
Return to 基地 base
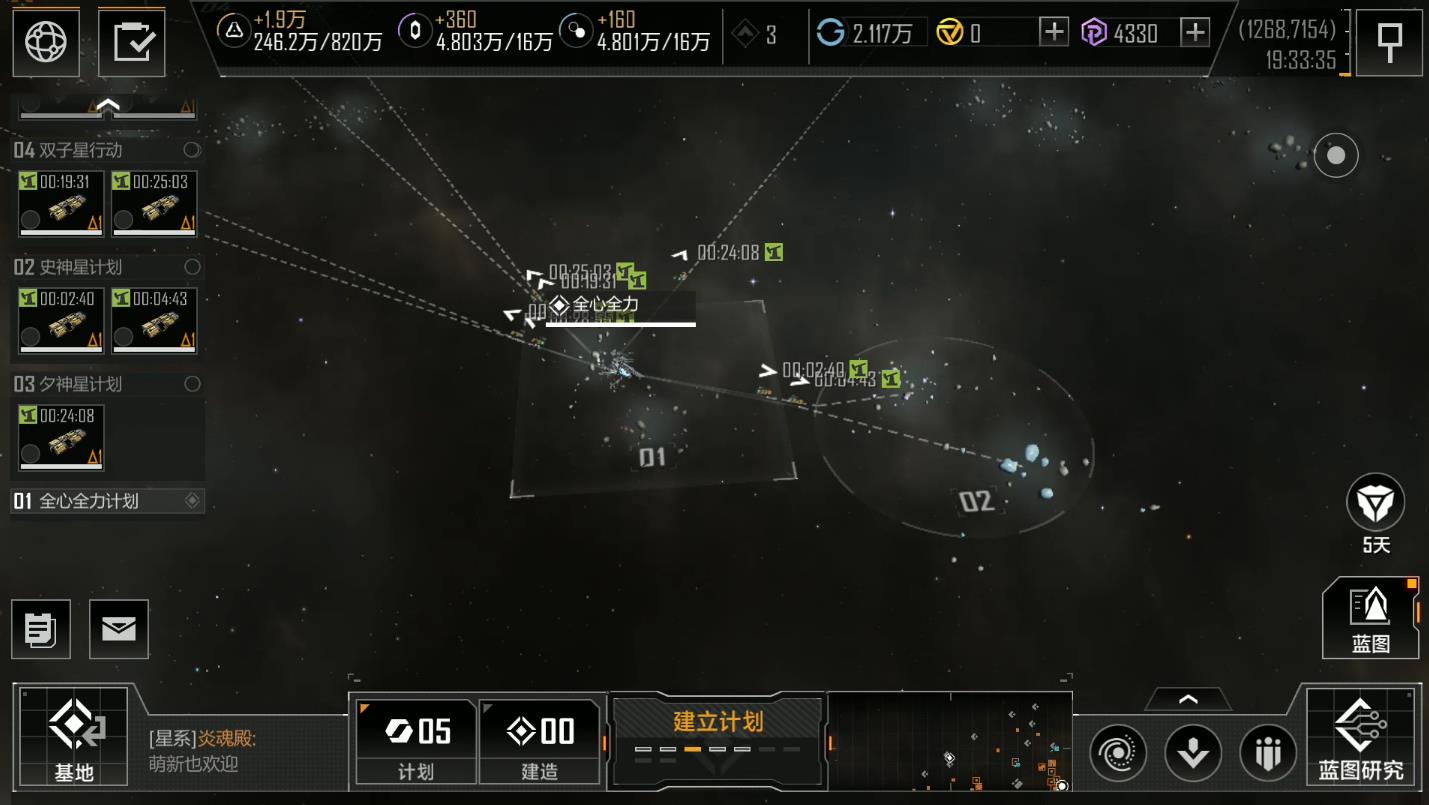[74, 736]
